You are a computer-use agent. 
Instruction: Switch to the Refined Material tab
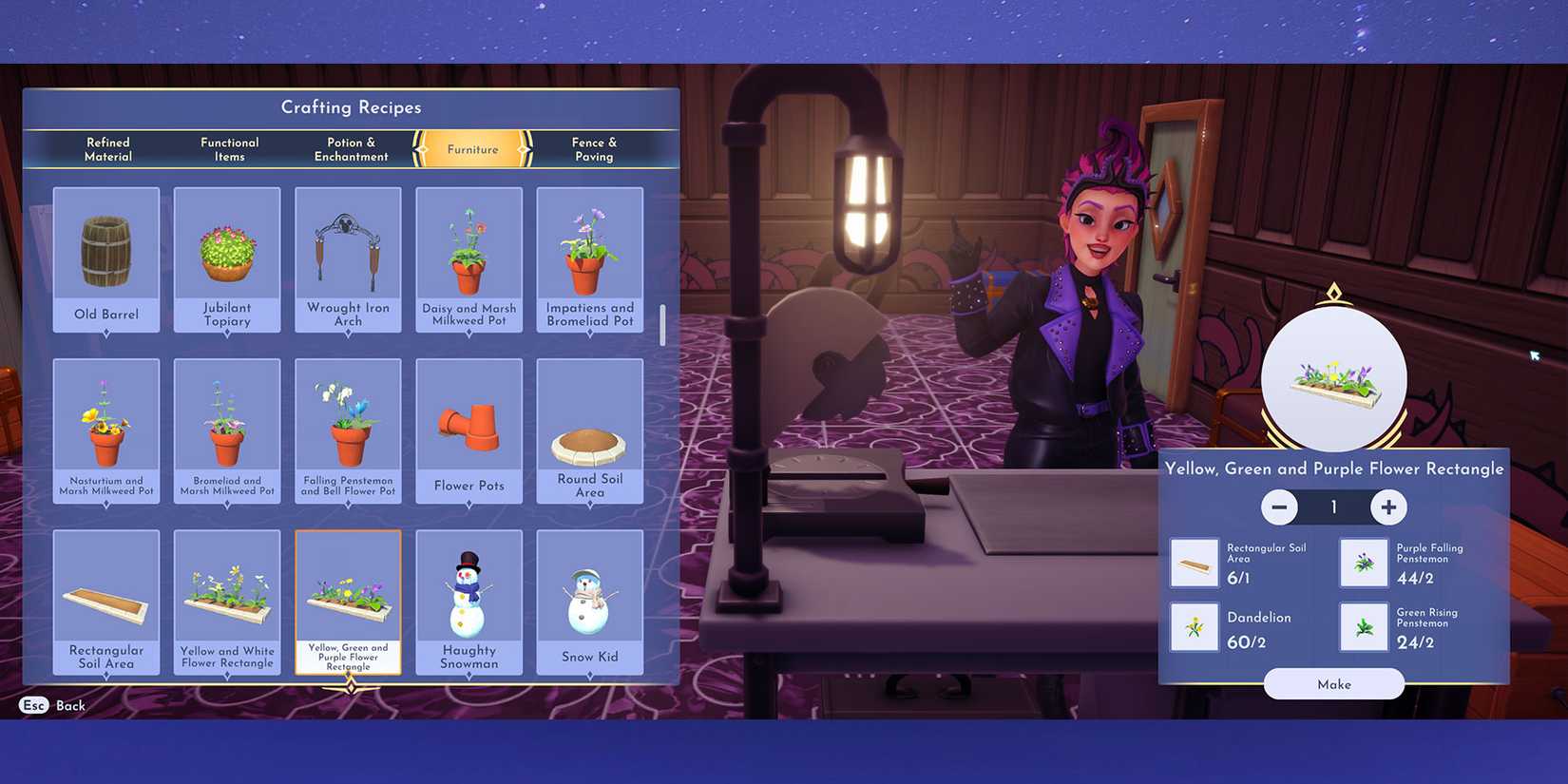pyautogui.click(x=106, y=149)
